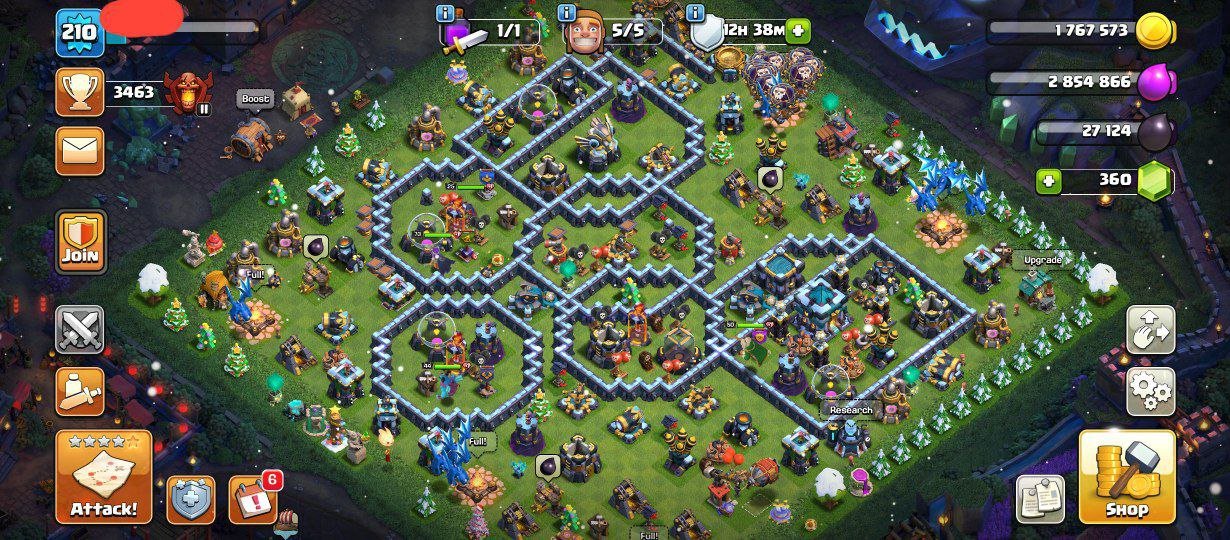1230x540 pixels.
Task: Tap the shield info icon
Action: tap(696, 13)
